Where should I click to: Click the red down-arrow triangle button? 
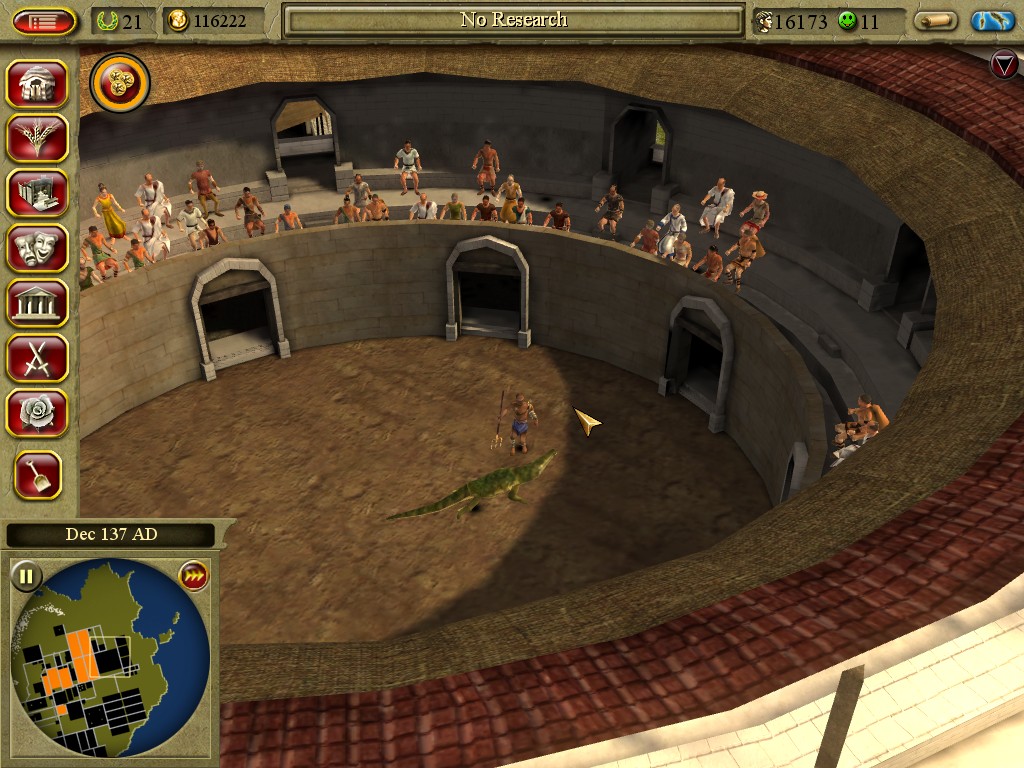click(1003, 65)
